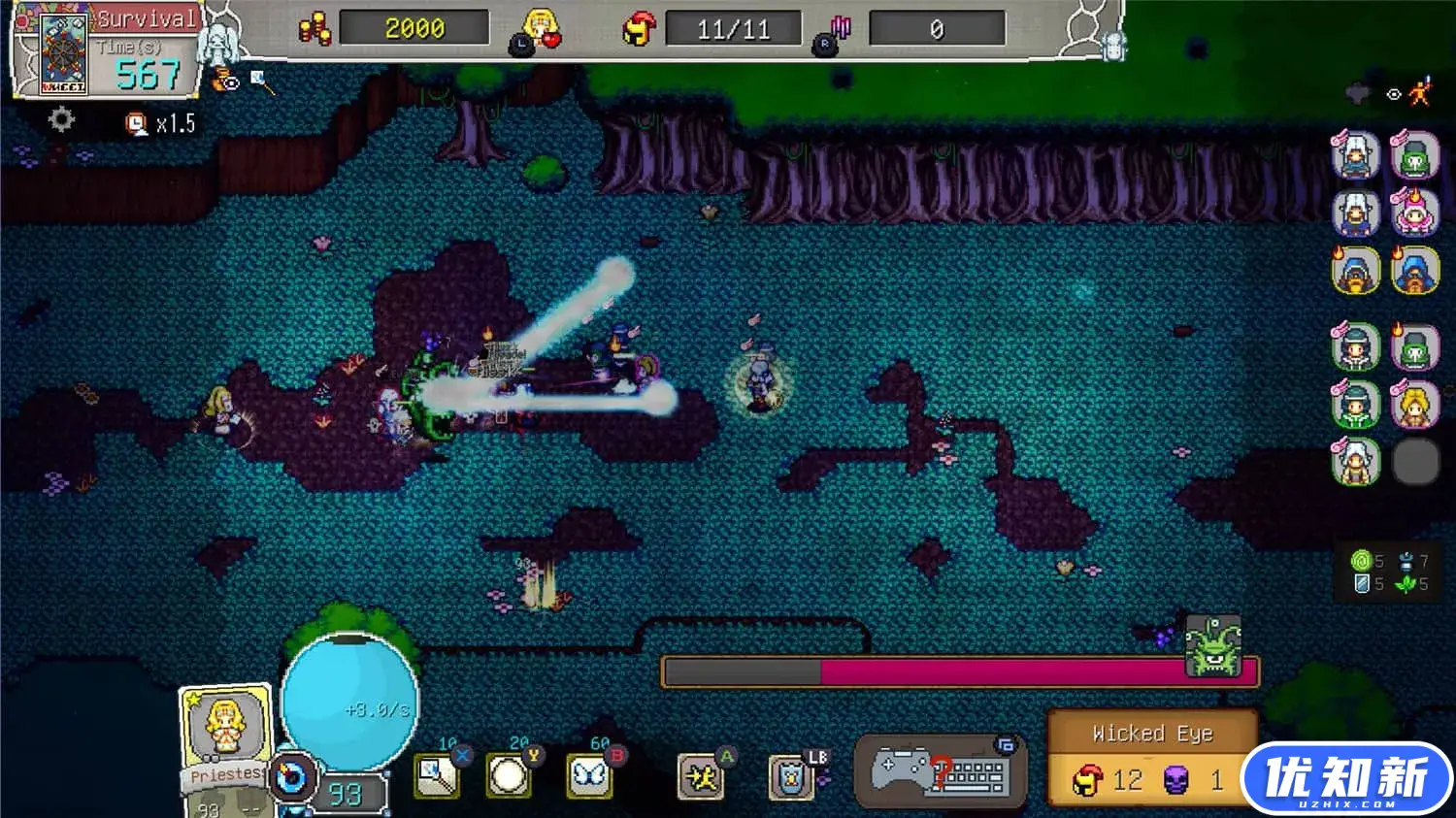Select the blonde girl unit portrait
The image size is (1456, 818).
(x=1414, y=406)
